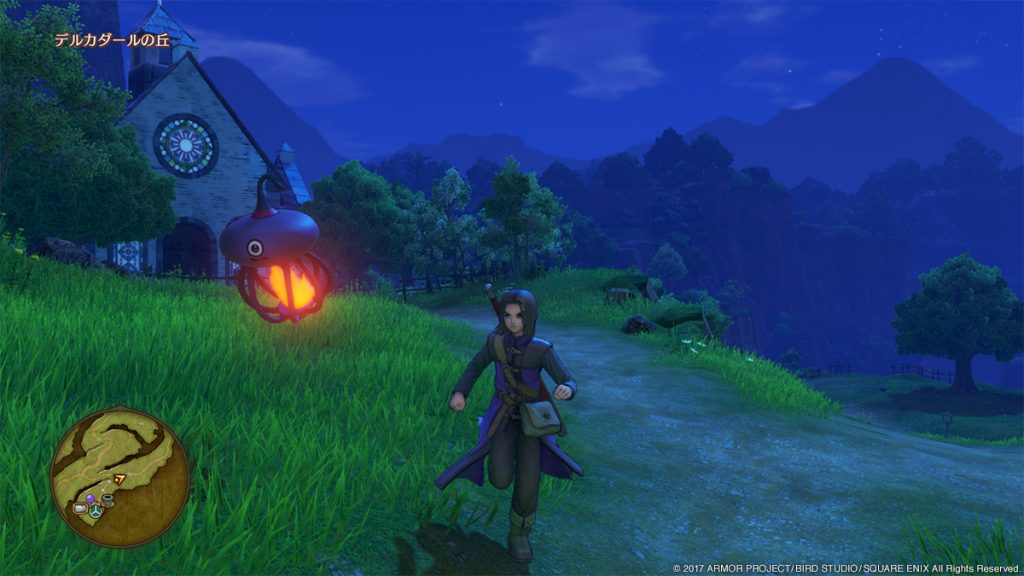The width and height of the screenshot is (1024, 576).
Task: Select the bed marker on the minimap
Action: [80, 508]
